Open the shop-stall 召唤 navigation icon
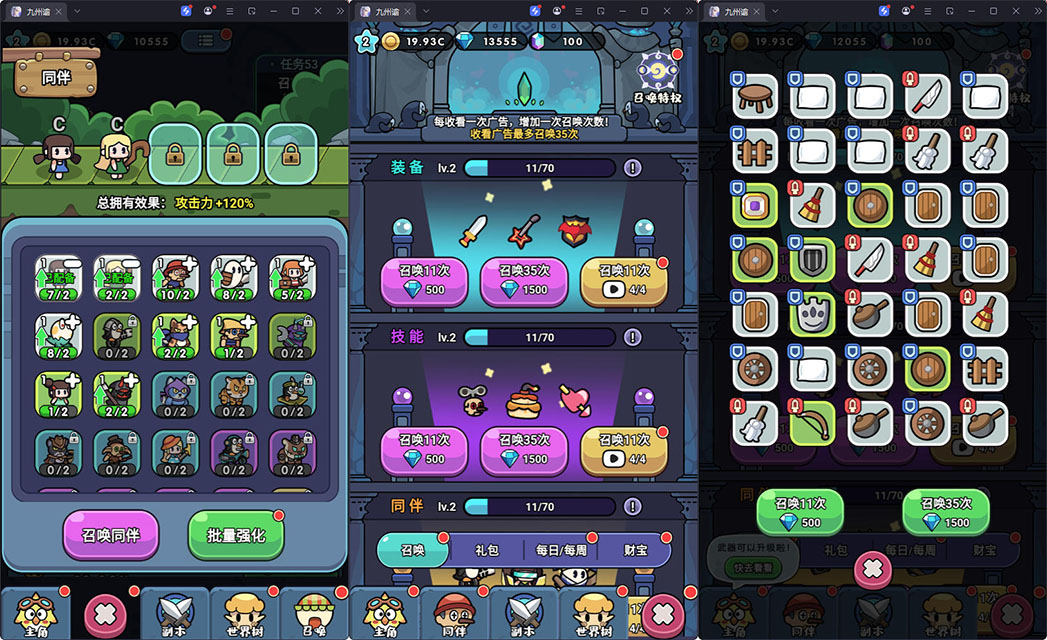 [x=313, y=608]
